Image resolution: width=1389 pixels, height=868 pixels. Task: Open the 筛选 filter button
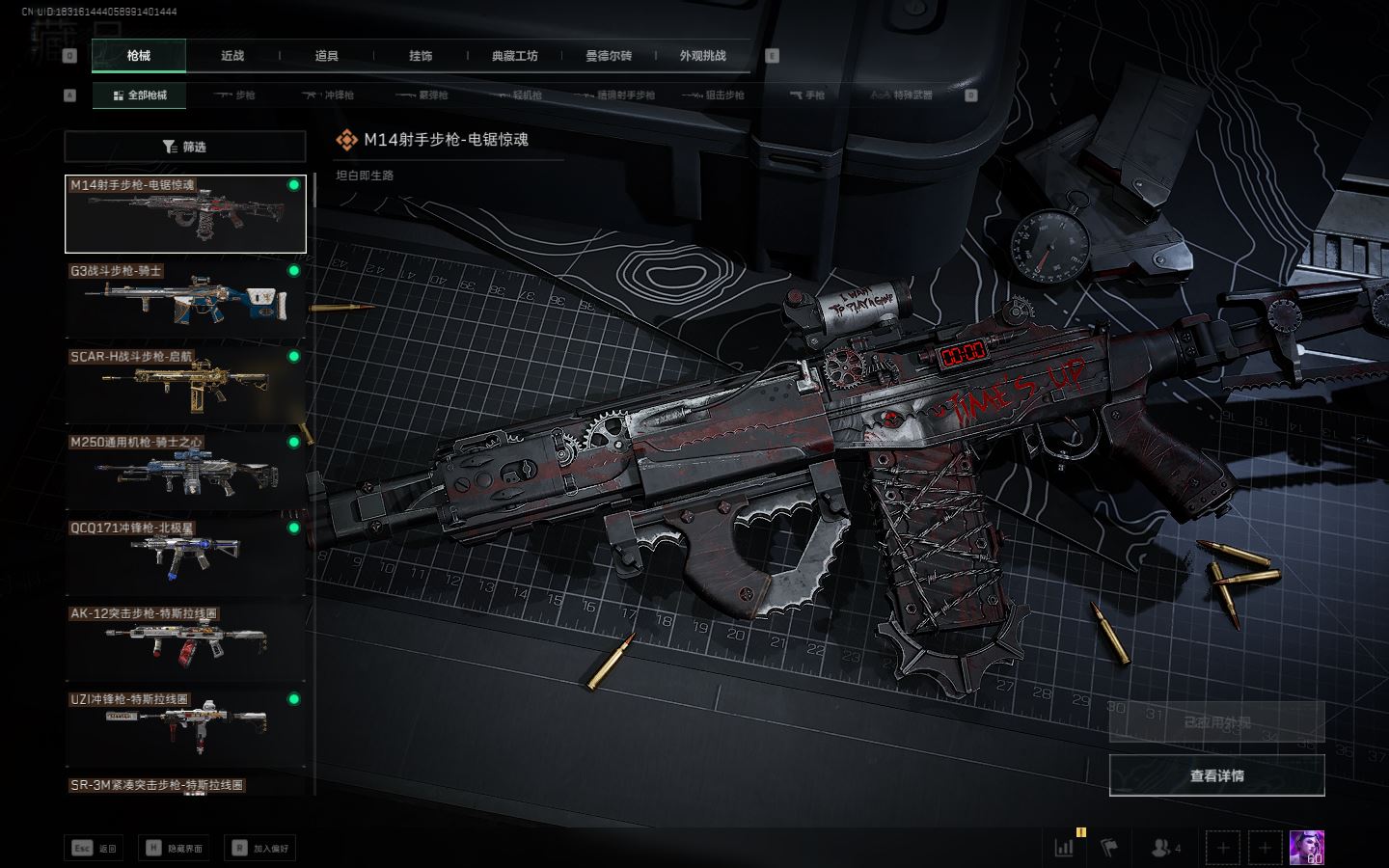(x=184, y=147)
